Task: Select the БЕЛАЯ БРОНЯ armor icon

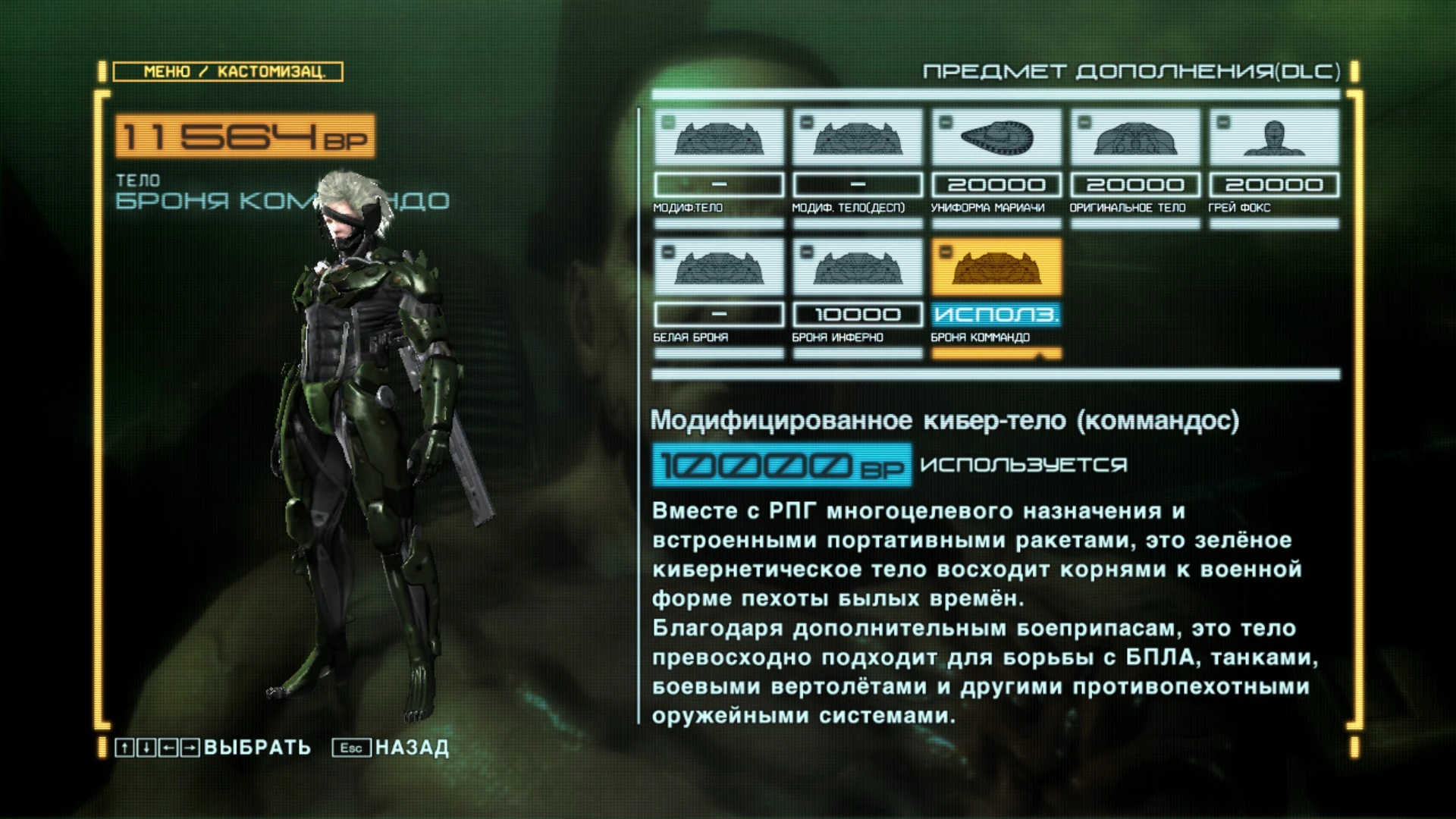Action: 717,267
